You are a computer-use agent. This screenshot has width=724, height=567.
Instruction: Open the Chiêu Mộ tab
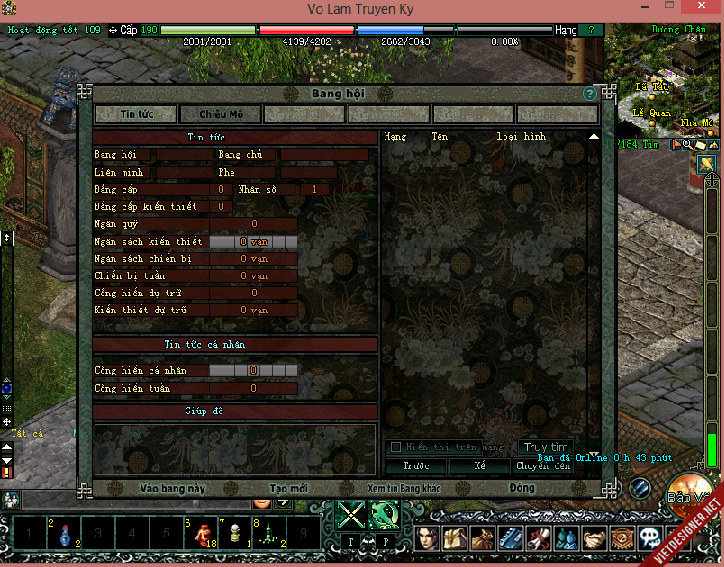click(220, 114)
